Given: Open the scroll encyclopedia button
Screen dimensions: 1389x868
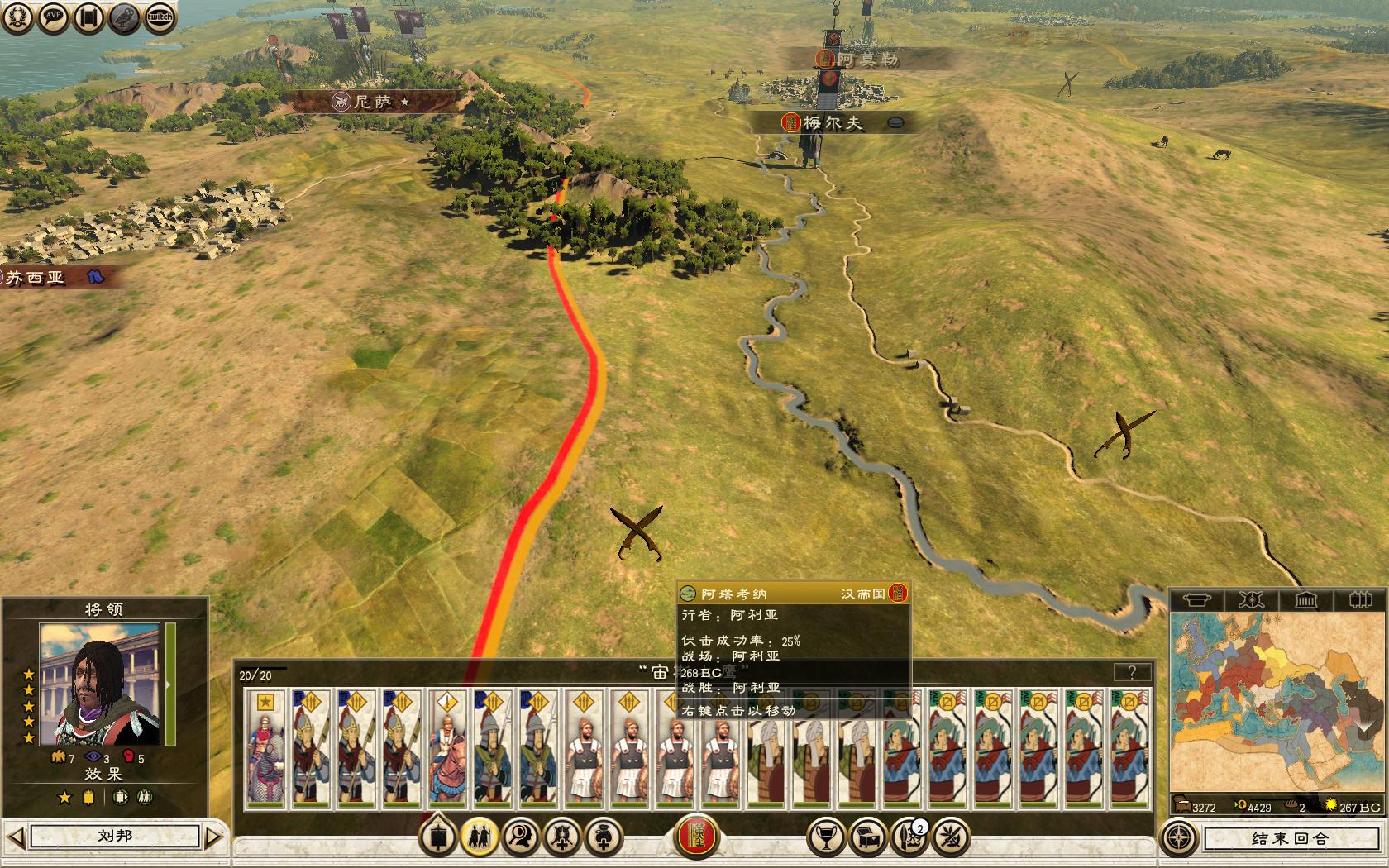Looking at the screenshot, I should [88, 17].
